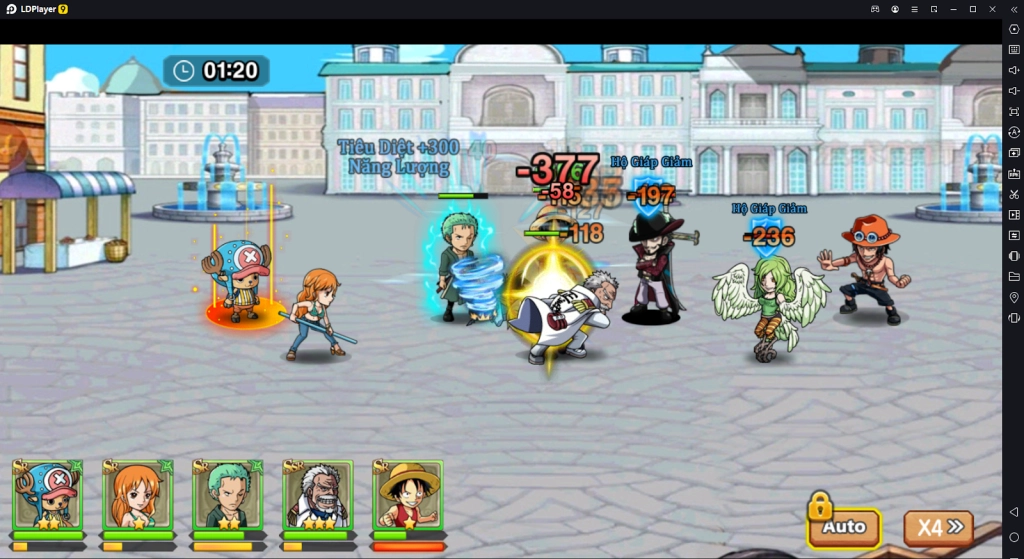Minimize the LDPlayer emulator window
The width and height of the screenshot is (1024, 559).
[x=953, y=9]
